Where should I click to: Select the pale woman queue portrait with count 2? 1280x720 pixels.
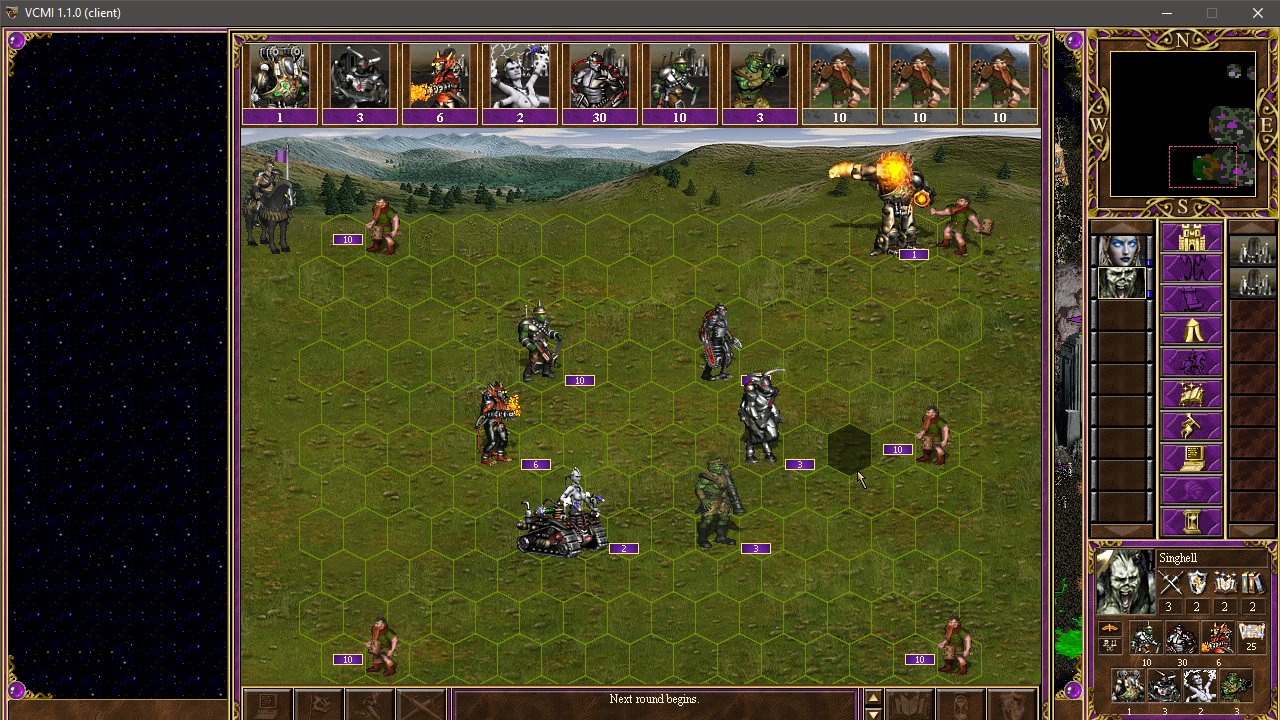pyautogui.click(x=520, y=76)
